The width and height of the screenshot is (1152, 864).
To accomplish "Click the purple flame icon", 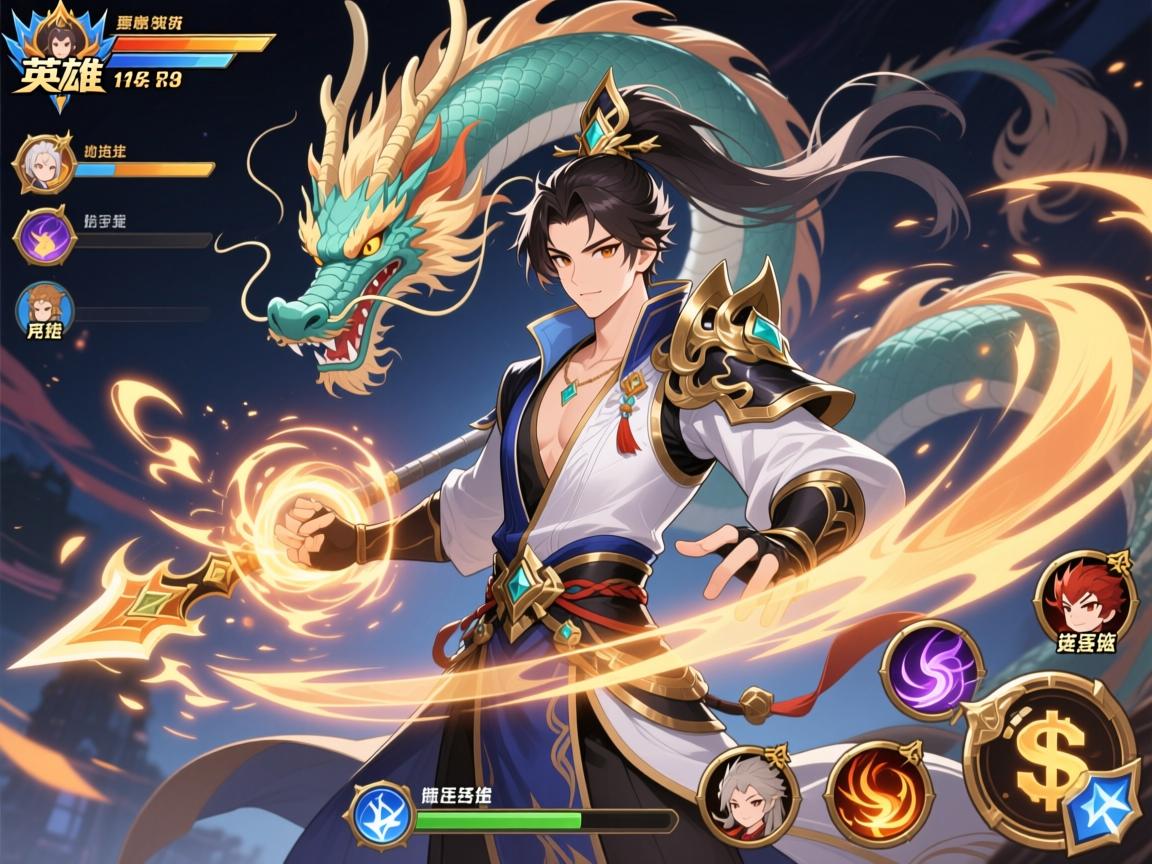I will coord(44,236).
